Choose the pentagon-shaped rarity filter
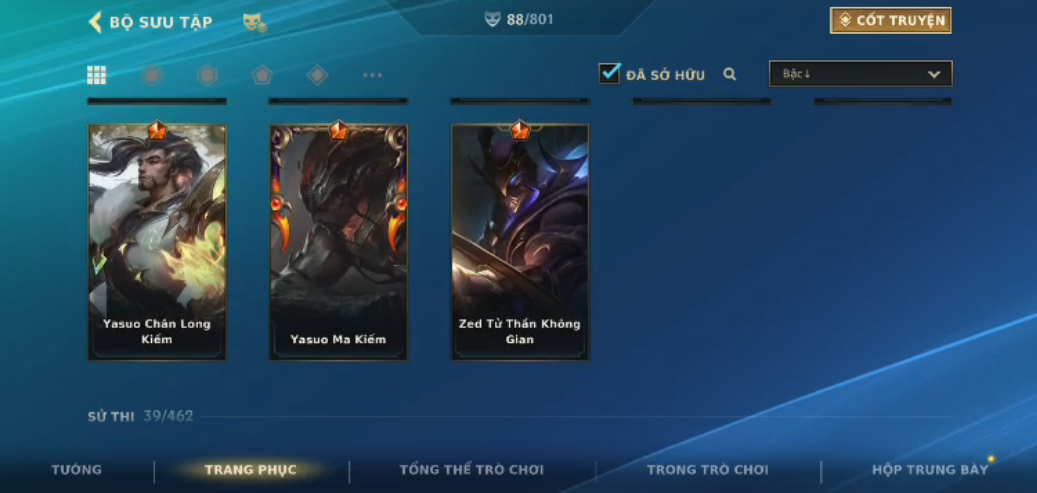Viewport: 1037px width, 493px height. point(262,75)
